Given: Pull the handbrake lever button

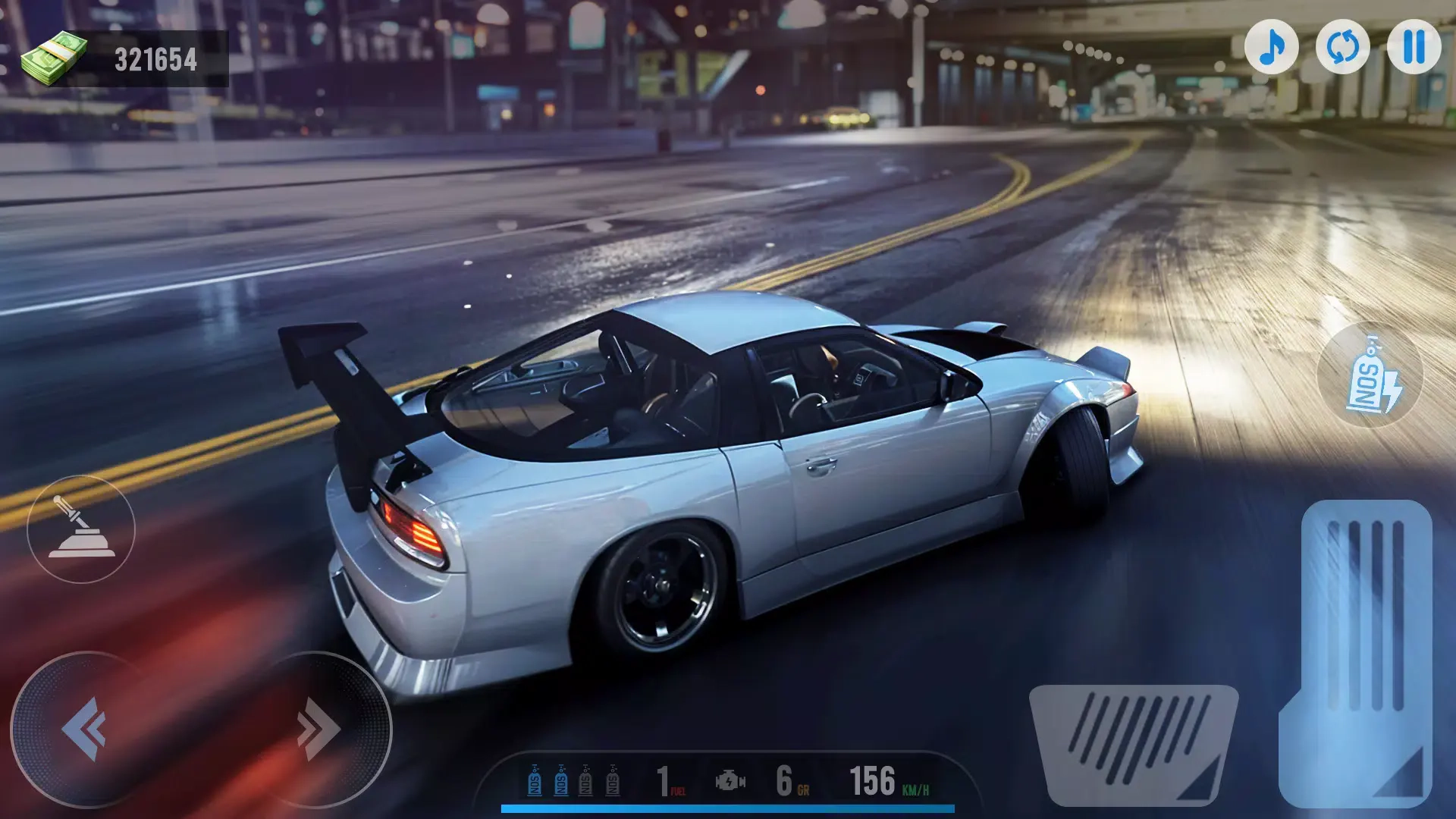Looking at the screenshot, I should pyautogui.click(x=81, y=529).
